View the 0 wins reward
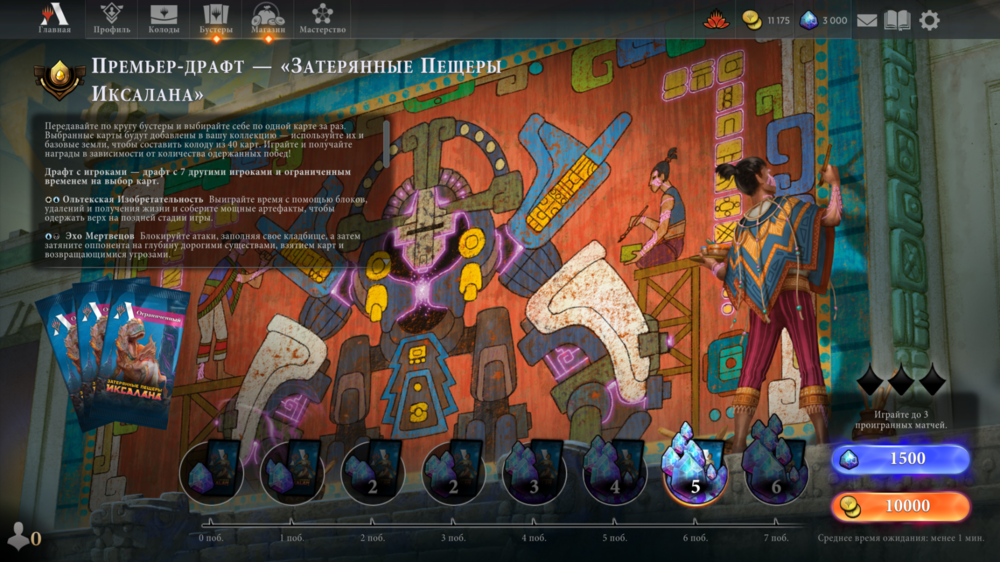1000x562 pixels. pyautogui.click(x=211, y=471)
